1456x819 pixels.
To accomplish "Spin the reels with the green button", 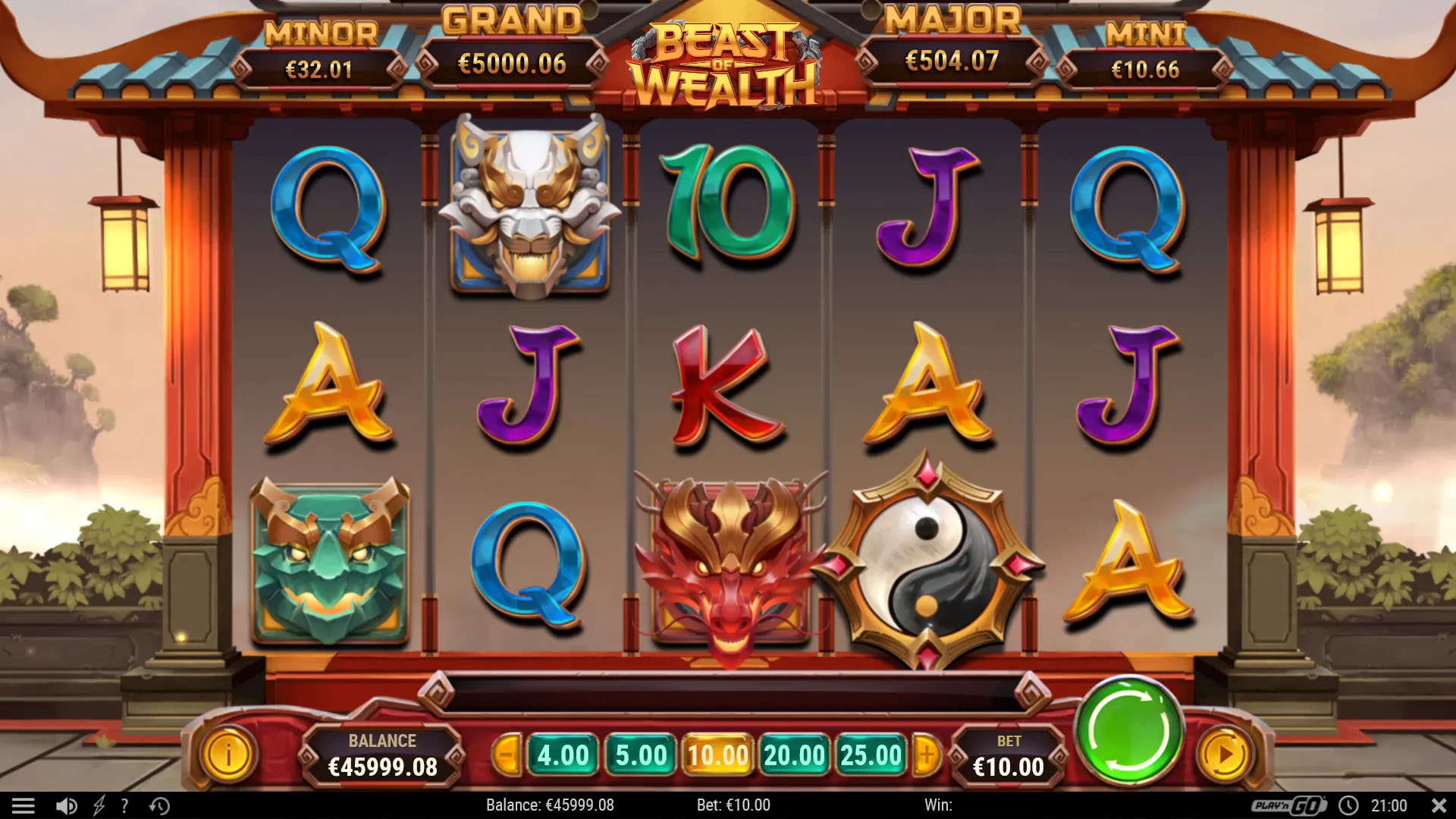I will pyautogui.click(x=1129, y=731).
